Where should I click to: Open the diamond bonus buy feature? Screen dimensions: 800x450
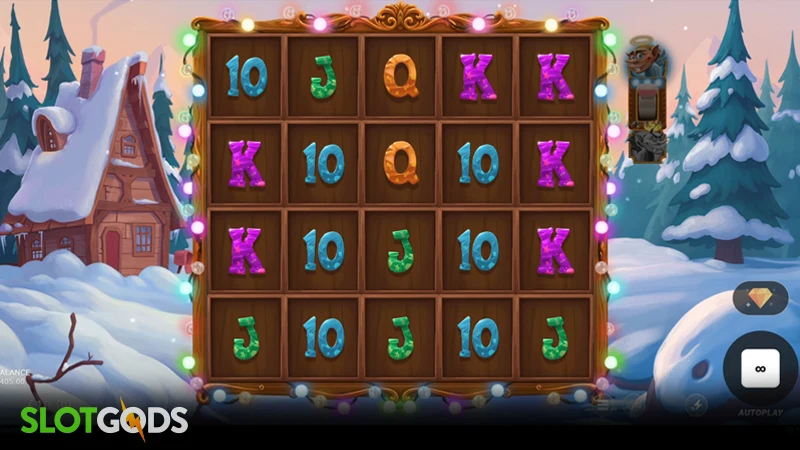pos(760,297)
